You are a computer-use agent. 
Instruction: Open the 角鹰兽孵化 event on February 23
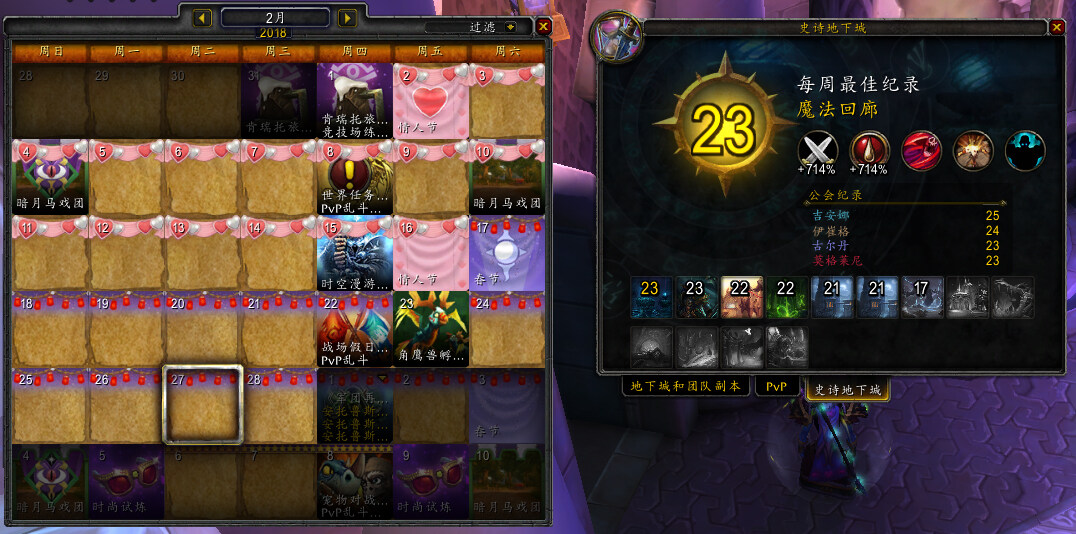[430, 330]
